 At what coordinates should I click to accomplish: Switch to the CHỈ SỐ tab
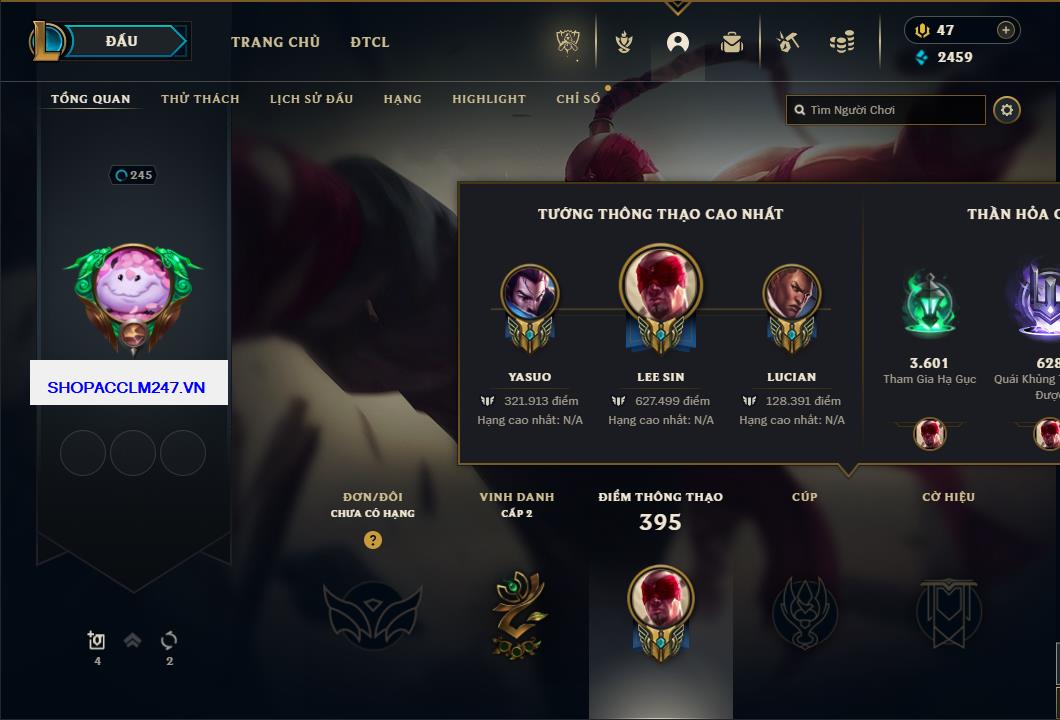tap(578, 99)
